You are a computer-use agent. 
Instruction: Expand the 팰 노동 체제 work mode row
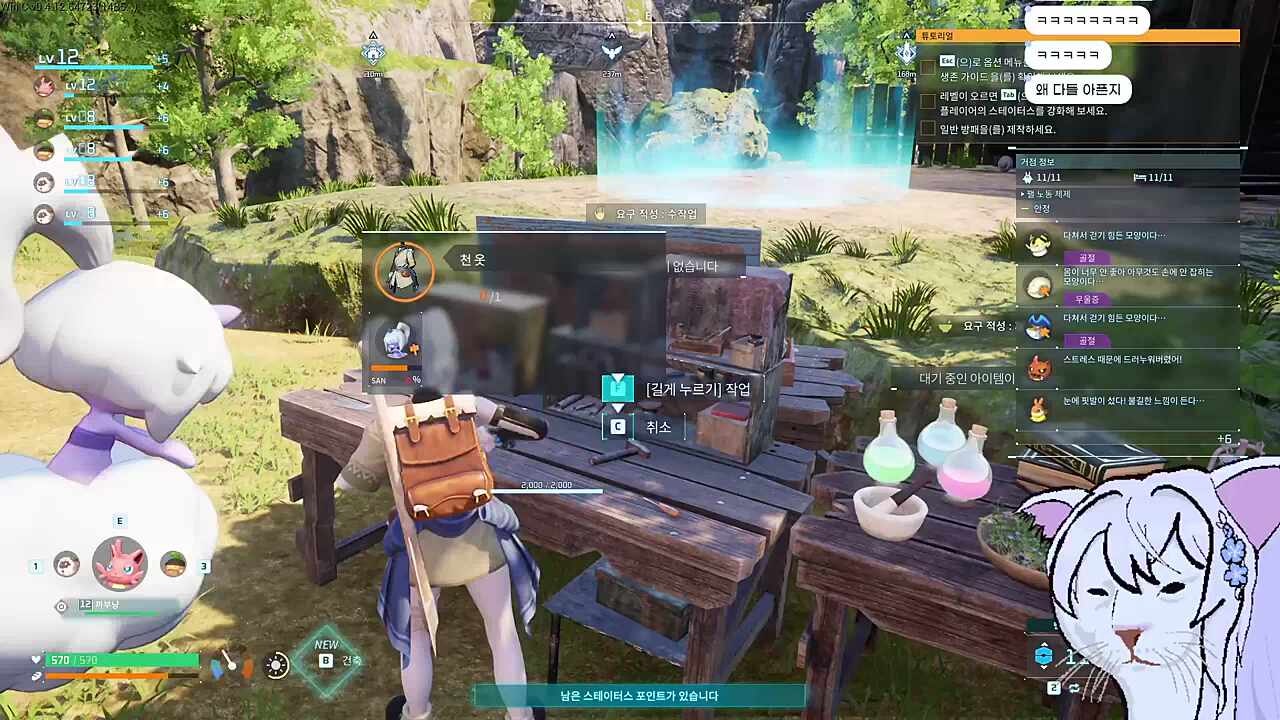1128,193
